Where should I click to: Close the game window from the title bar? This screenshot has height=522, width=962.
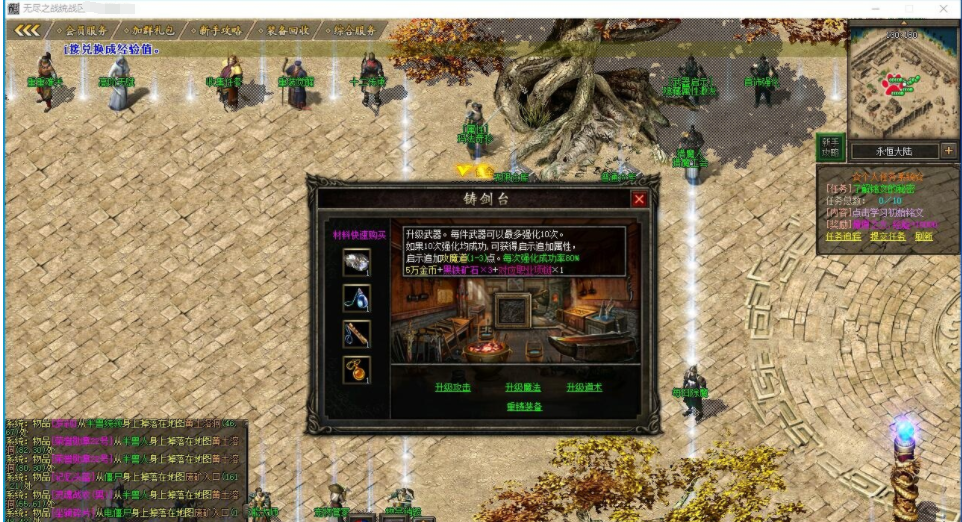[x=944, y=8]
